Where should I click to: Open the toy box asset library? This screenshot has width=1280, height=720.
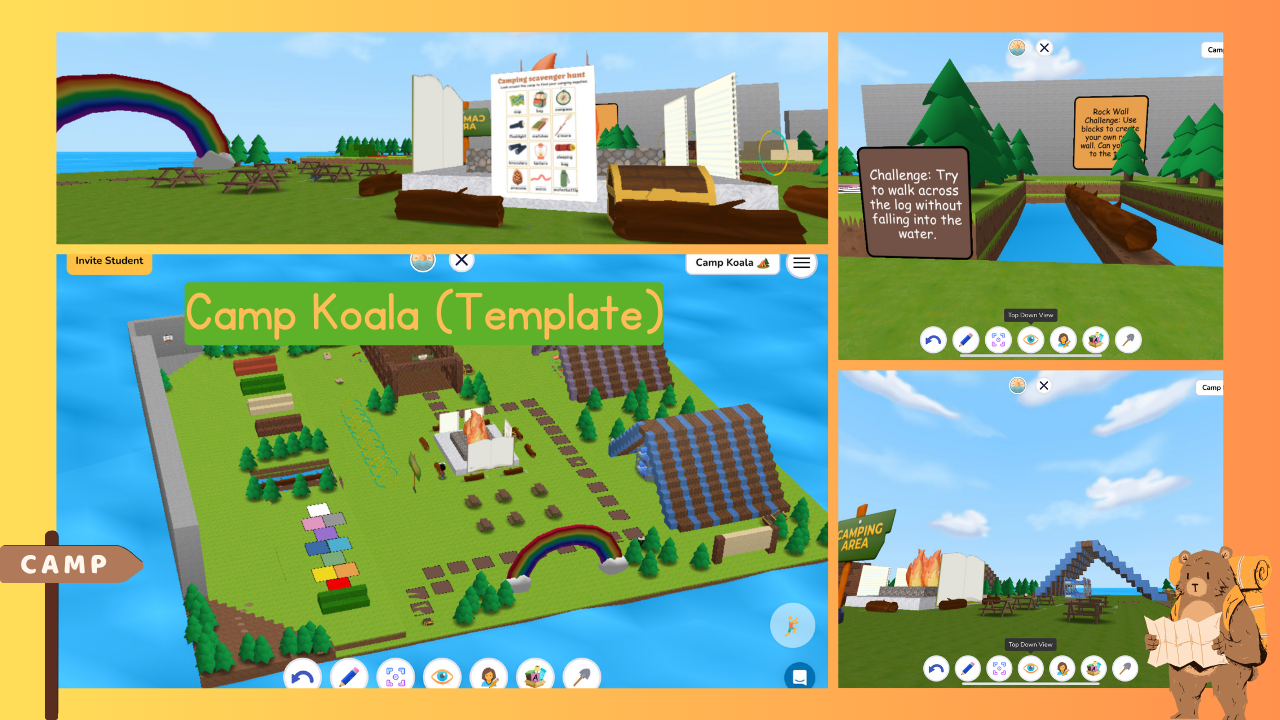click(535, 676)
